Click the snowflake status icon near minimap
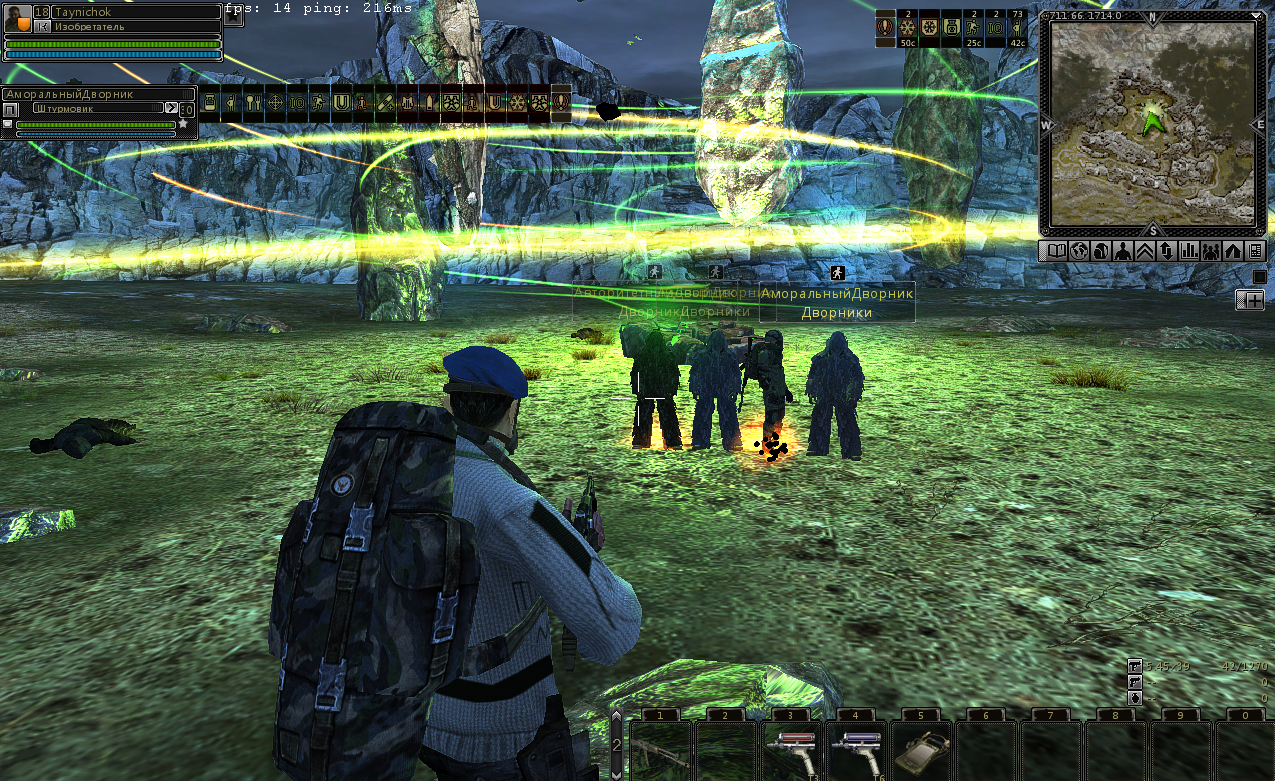Screen dimensions: 1275x781 908,29
